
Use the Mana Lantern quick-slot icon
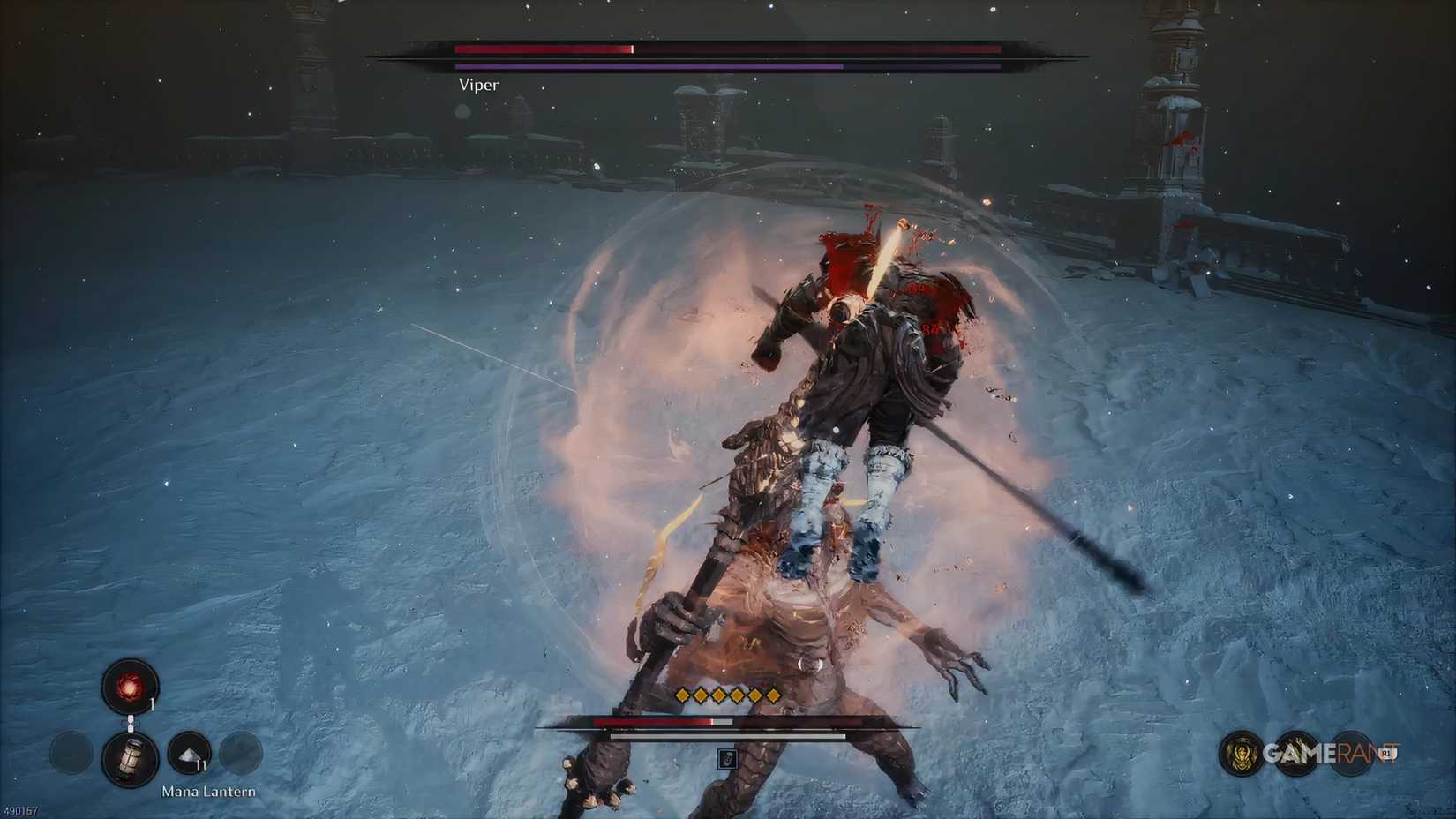click(x=131, y=759)
